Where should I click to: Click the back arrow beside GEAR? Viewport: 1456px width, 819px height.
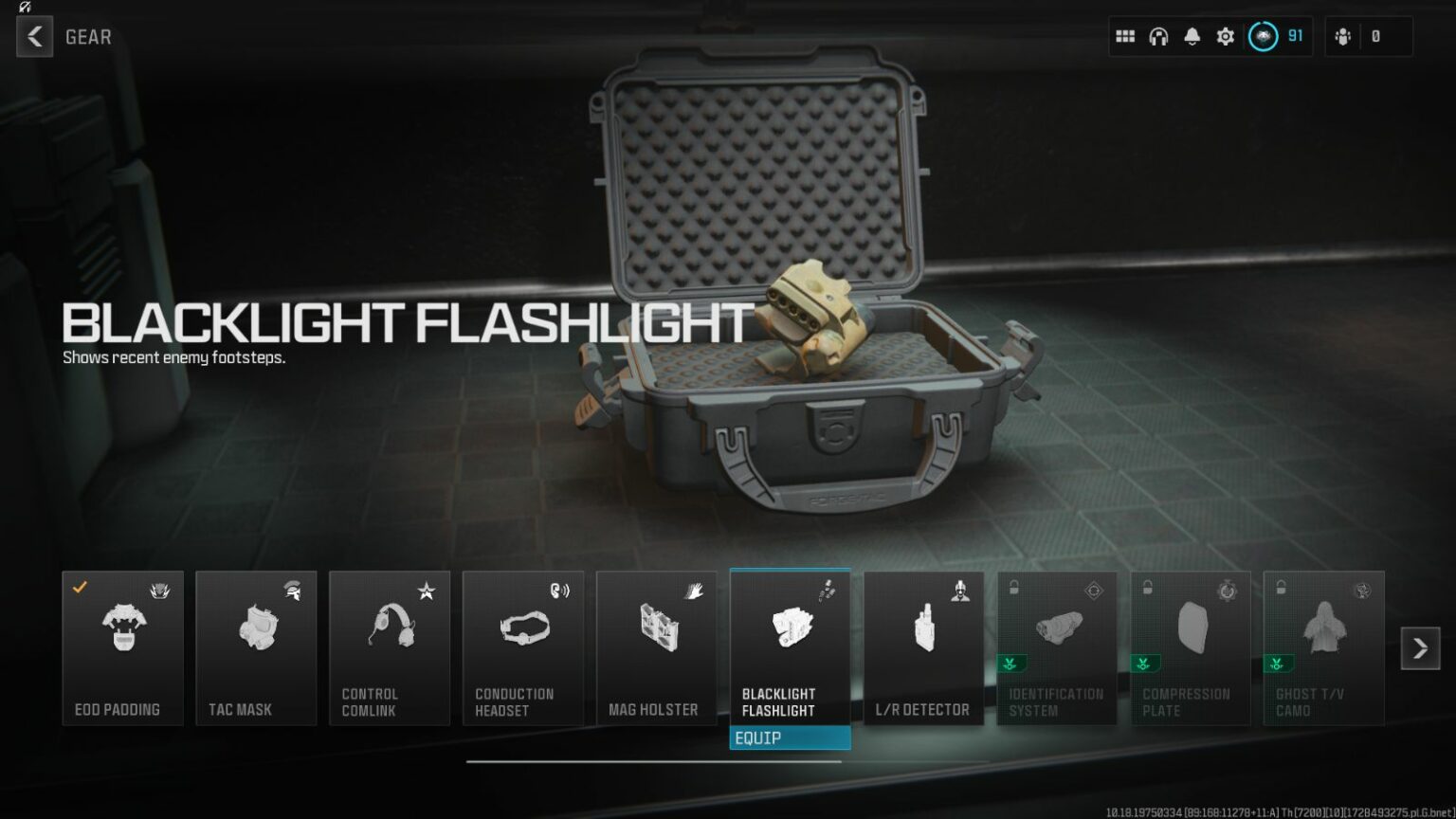[x=34, y=37]
